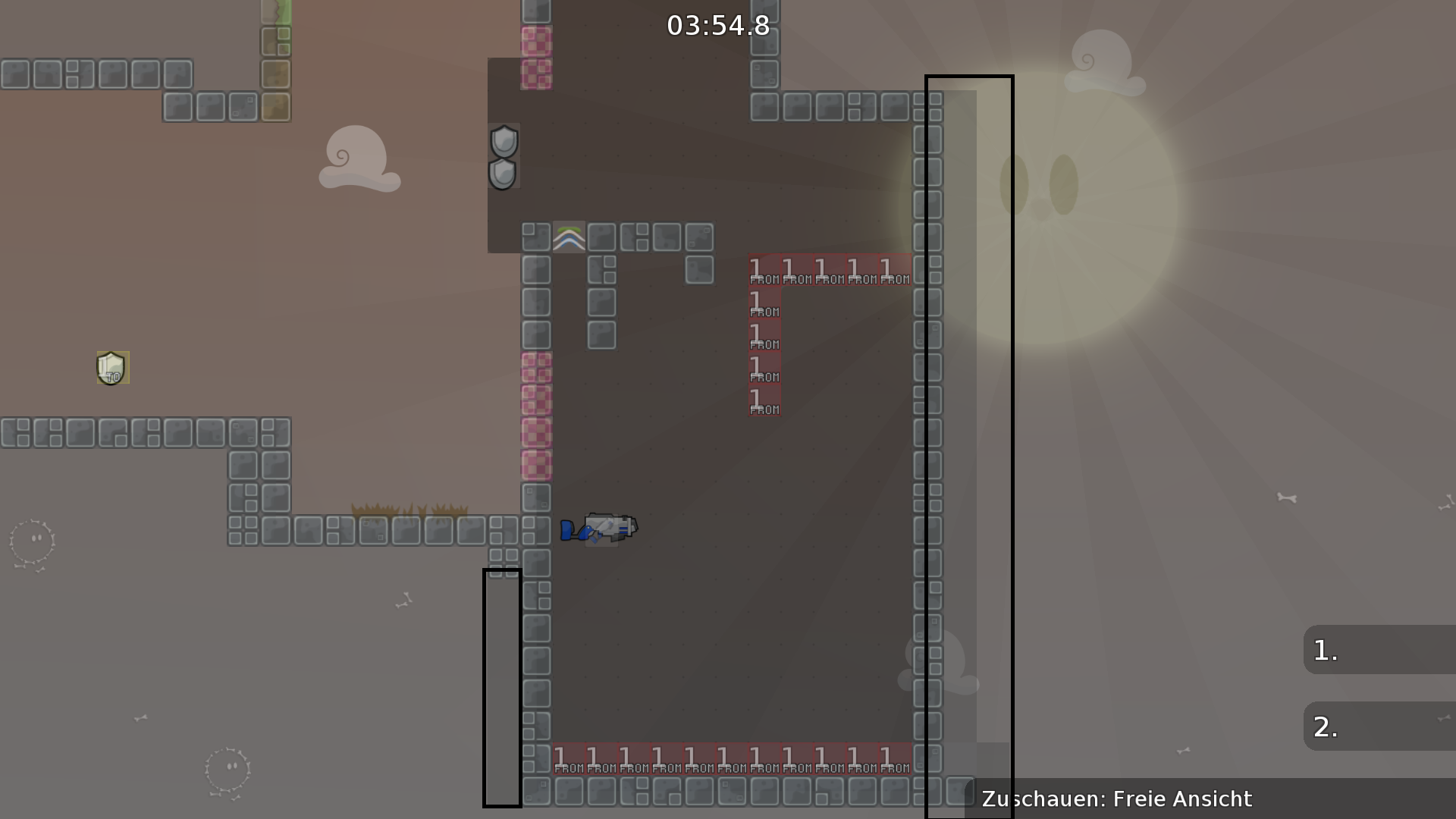1456x819 pixels.
Task: Click the race timer showing 03:54.8
Action: click(x=717, y=25)
